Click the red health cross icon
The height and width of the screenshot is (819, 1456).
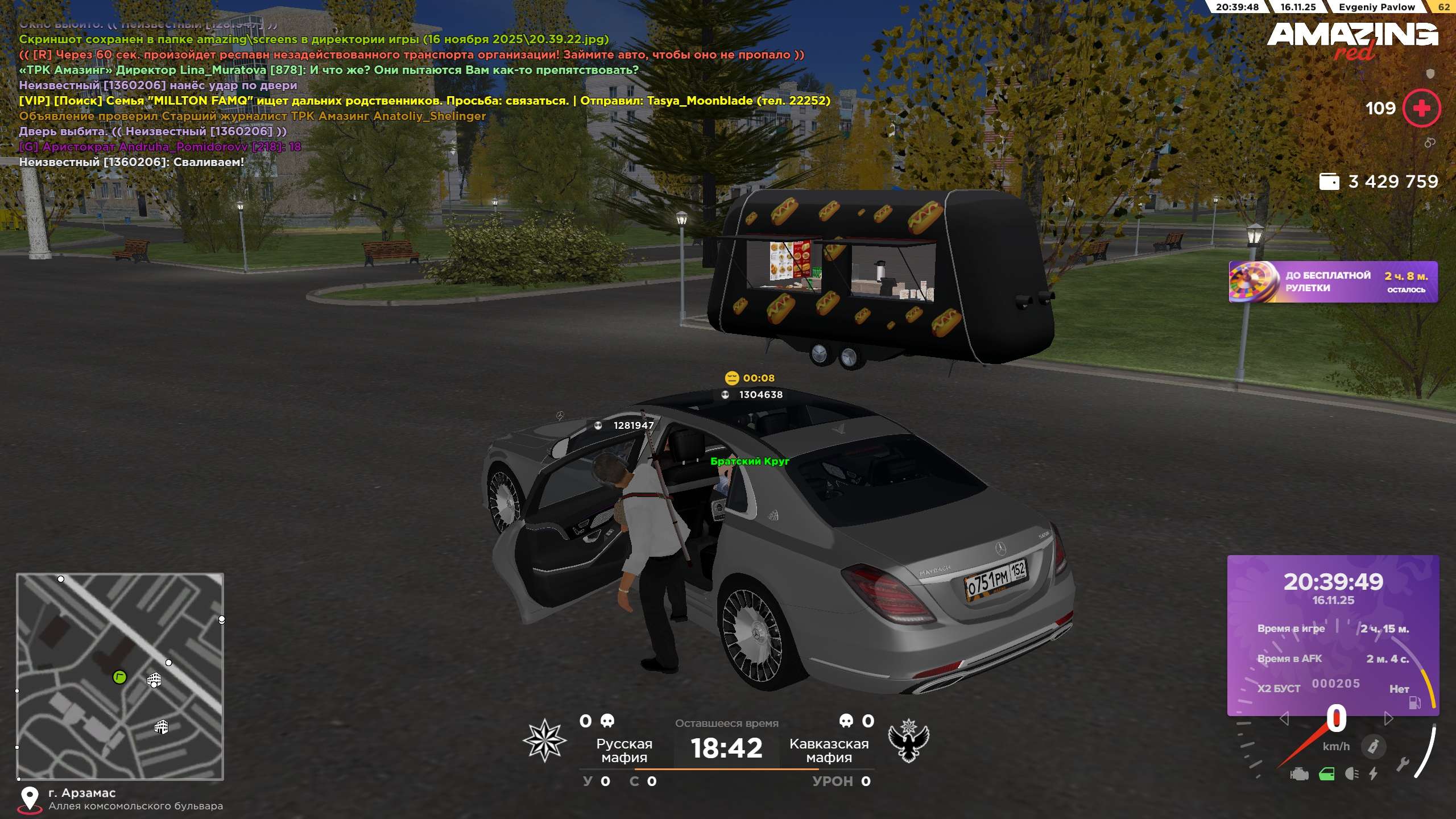click(1421, 108)
